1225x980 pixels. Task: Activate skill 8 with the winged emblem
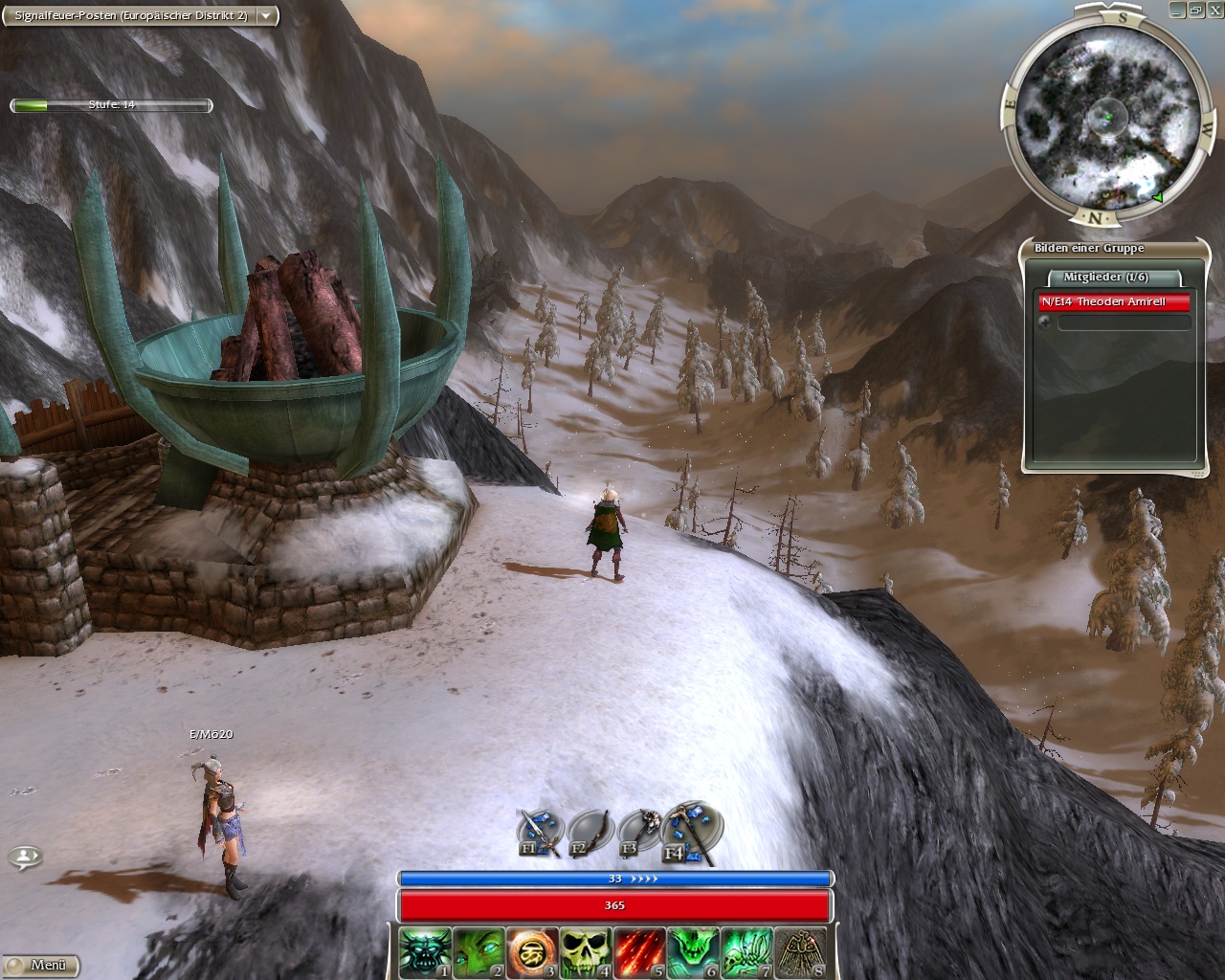[x=799, y=951]
